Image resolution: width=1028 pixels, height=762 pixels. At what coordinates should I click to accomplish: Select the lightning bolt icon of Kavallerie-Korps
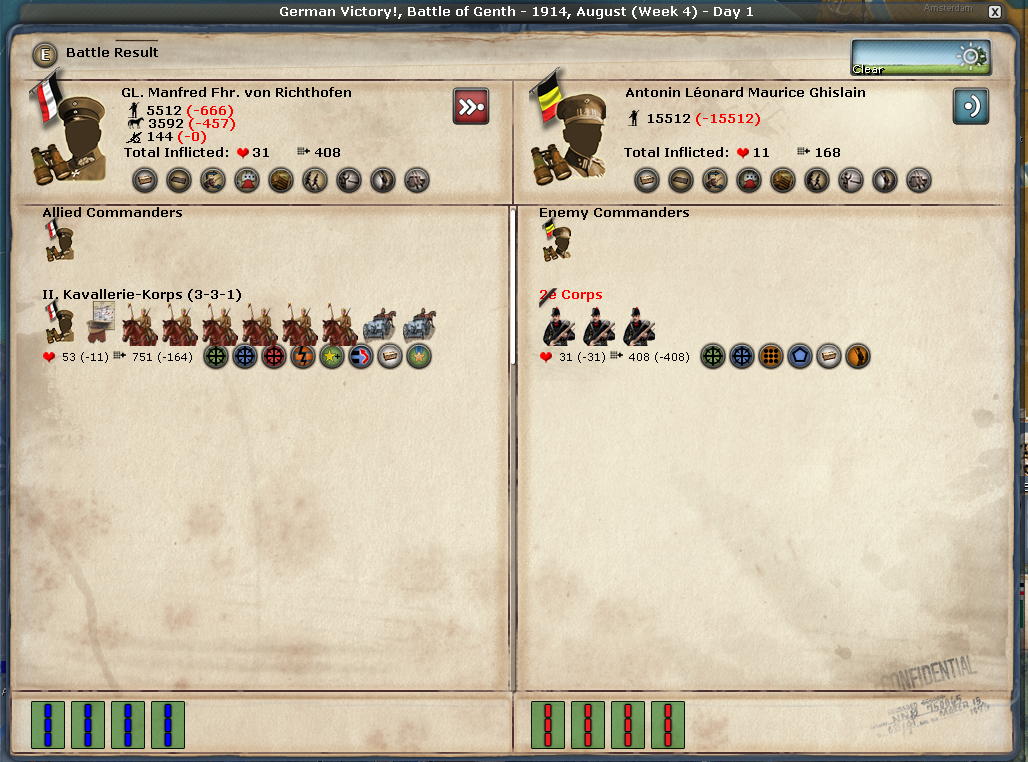point(303,356)
